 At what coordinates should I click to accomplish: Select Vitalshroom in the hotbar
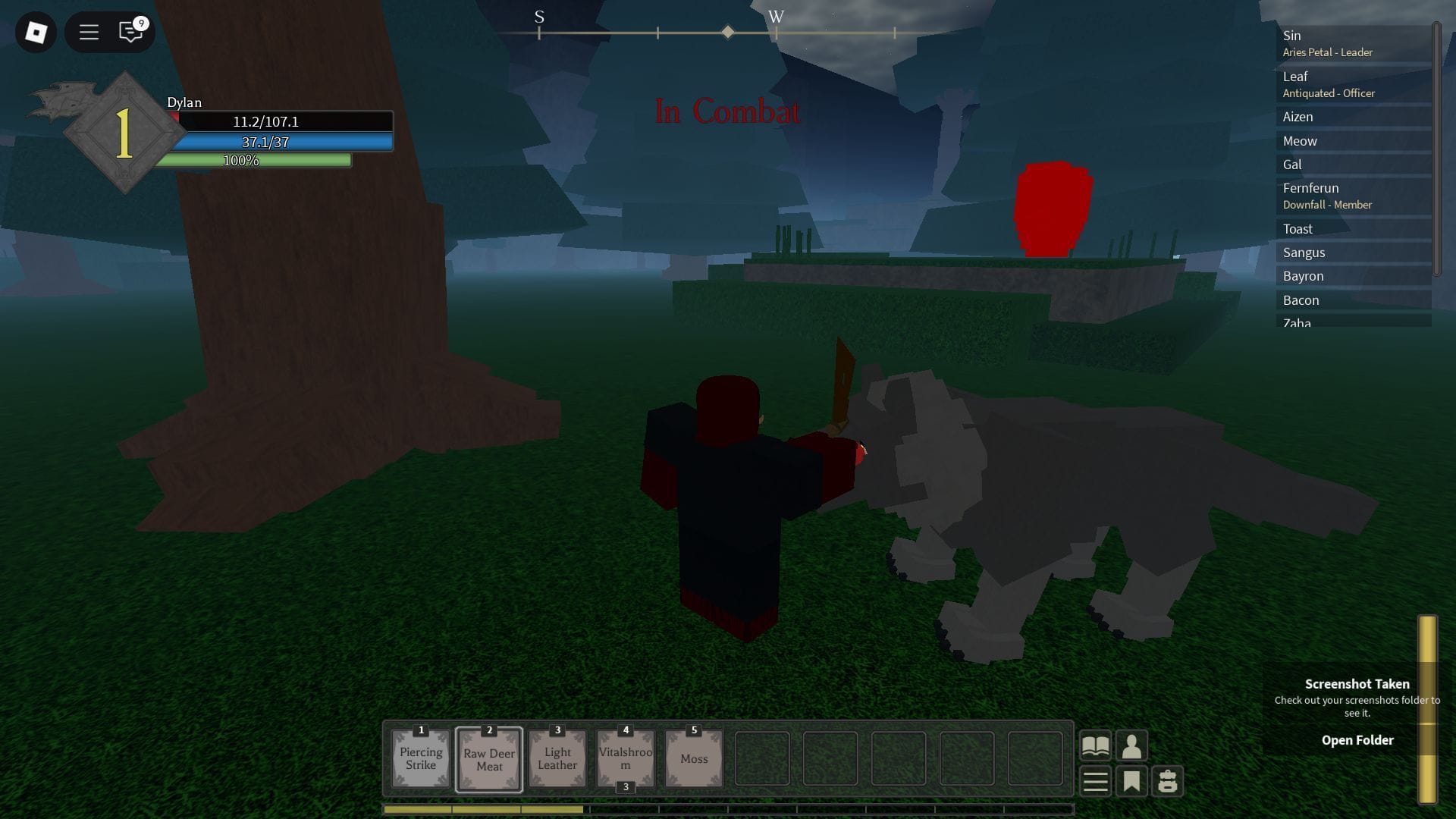625,758
